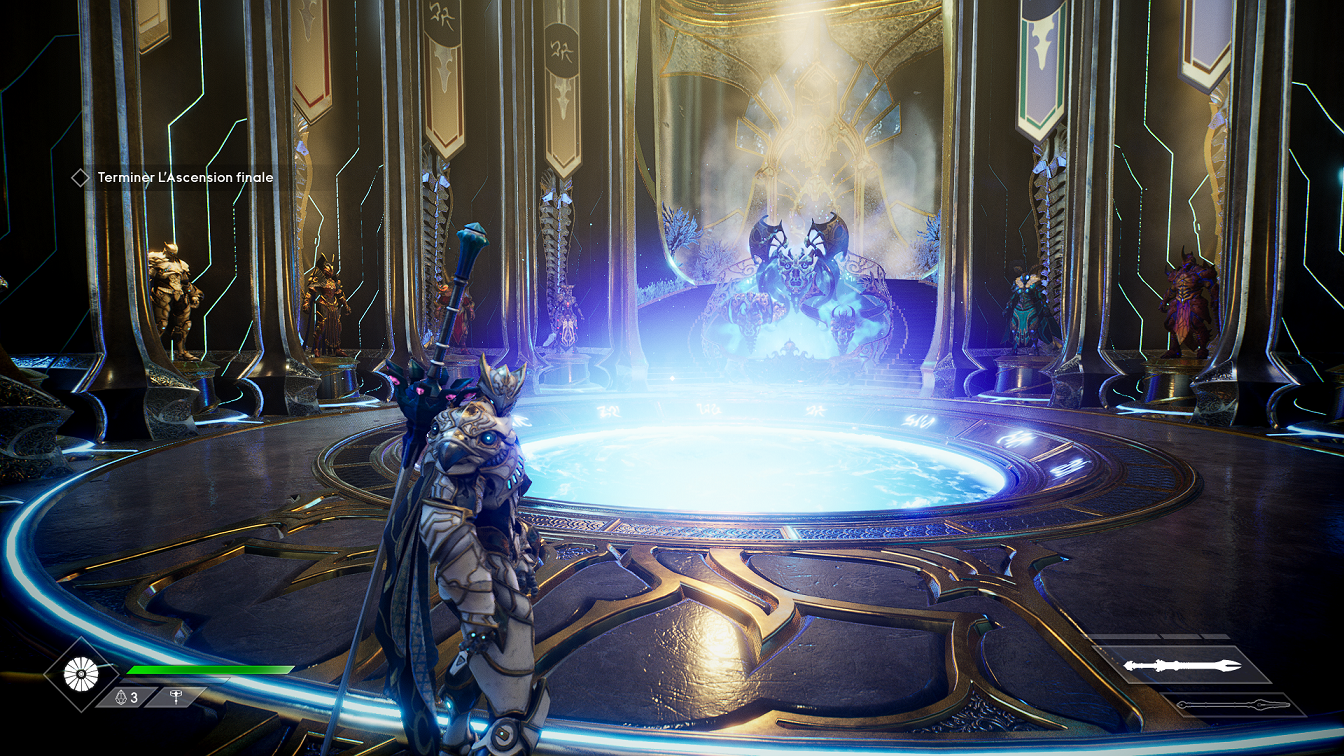Activate the round shield ability icon
The width and height of the screenshot is (1344, 756).
click(80, 674)
